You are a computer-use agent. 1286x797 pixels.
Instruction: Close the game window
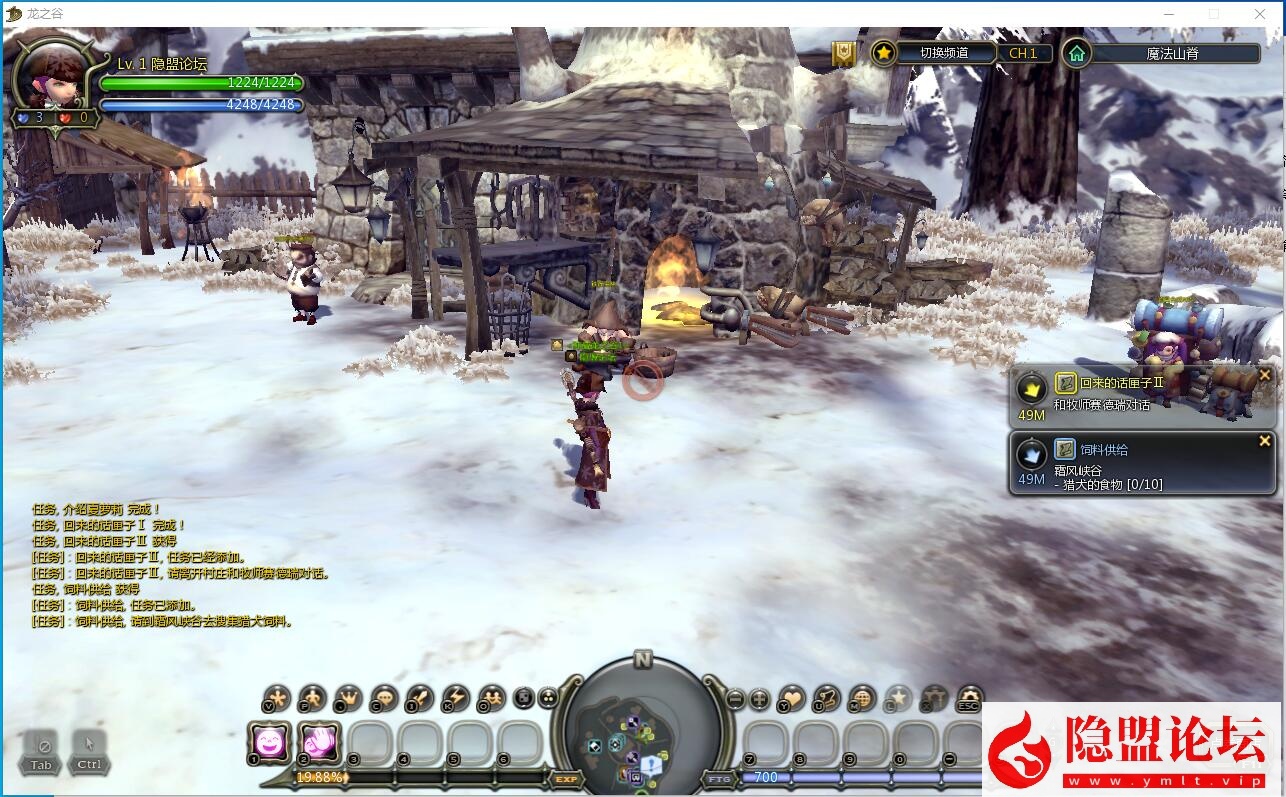pyautogui.click(x=1260, y=14)
